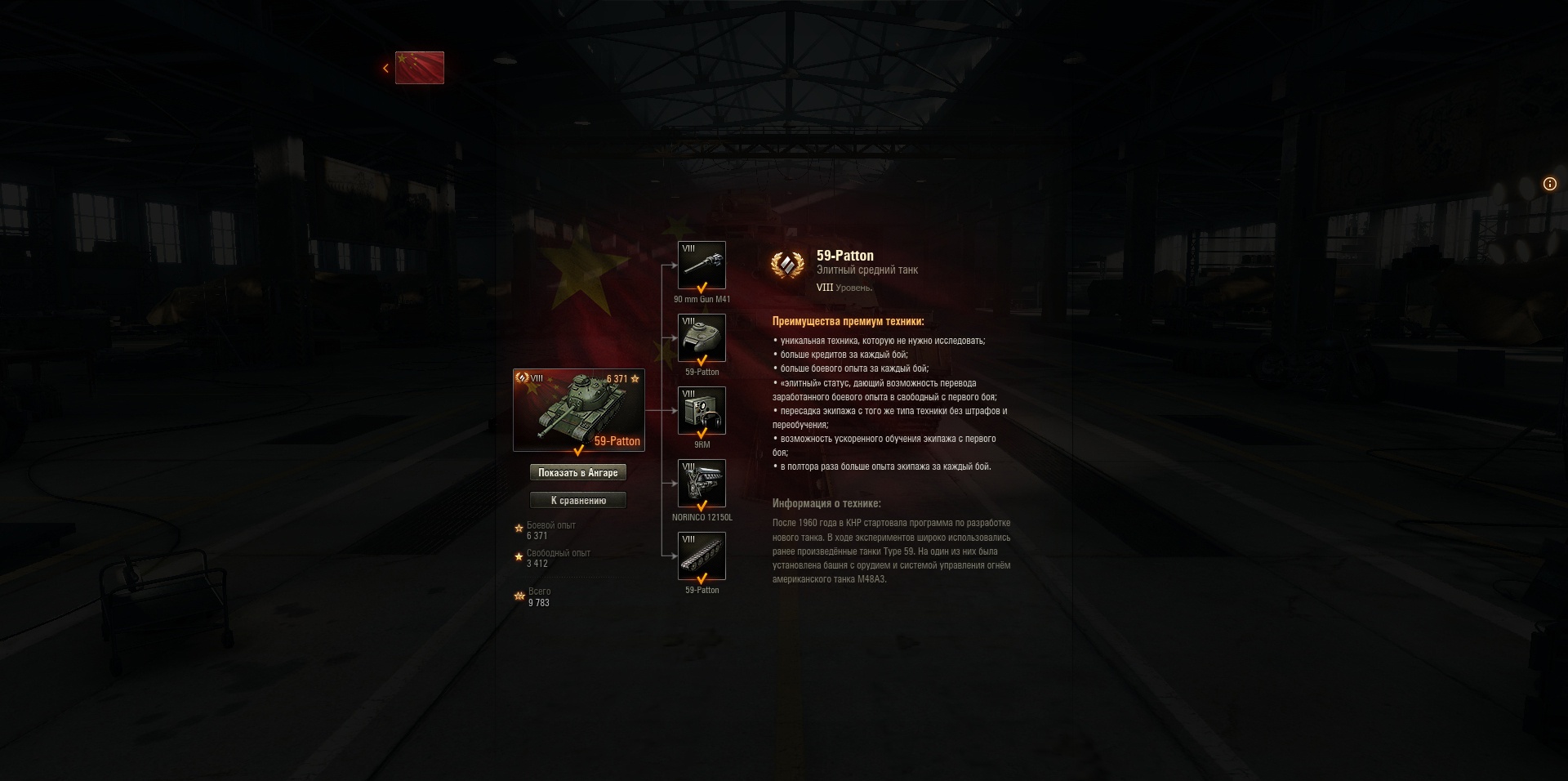Select the China nation flag
1568x781 pixels.
point(420,68)
